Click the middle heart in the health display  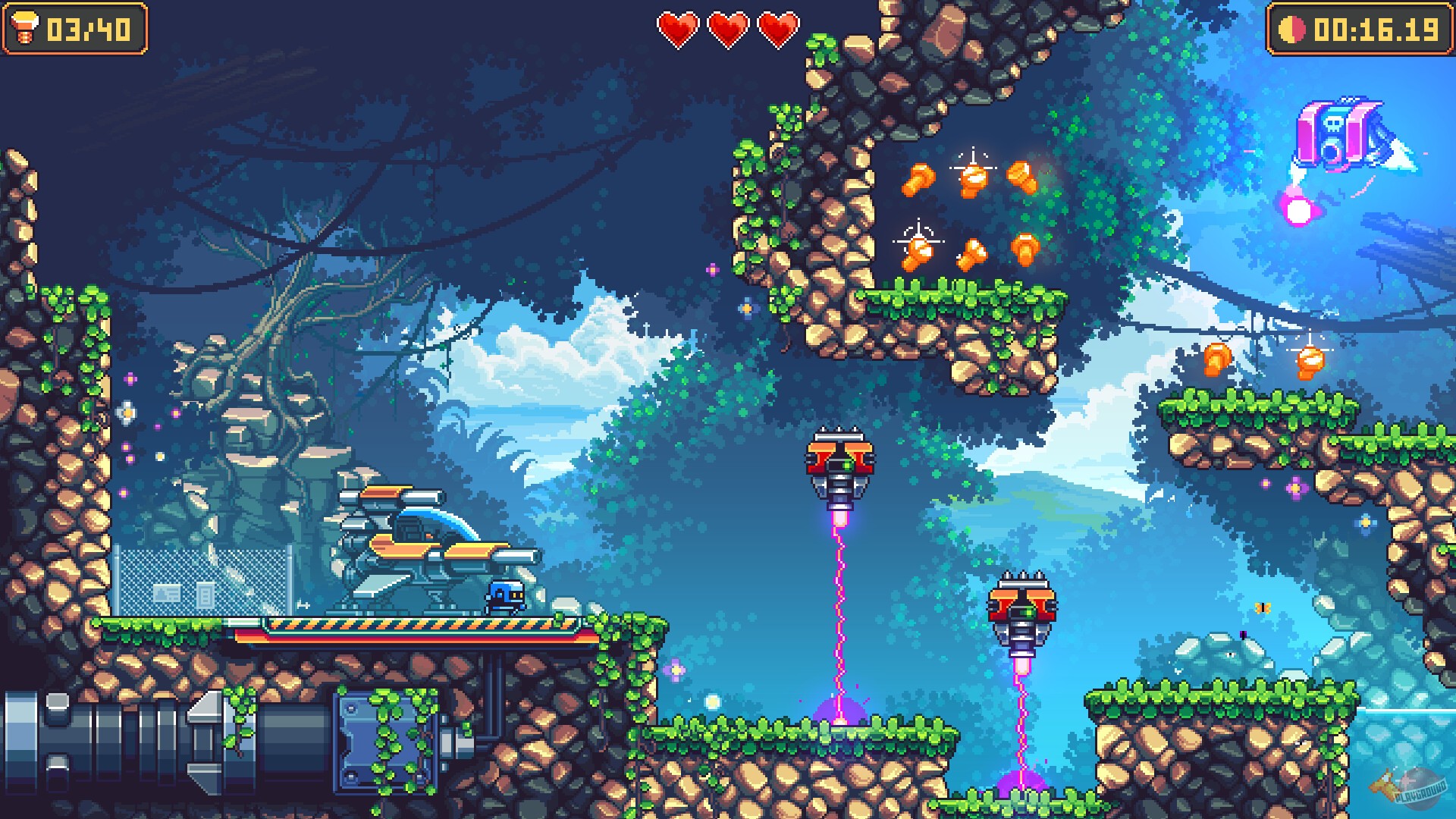pyautogui.click(x=729, y=30)
